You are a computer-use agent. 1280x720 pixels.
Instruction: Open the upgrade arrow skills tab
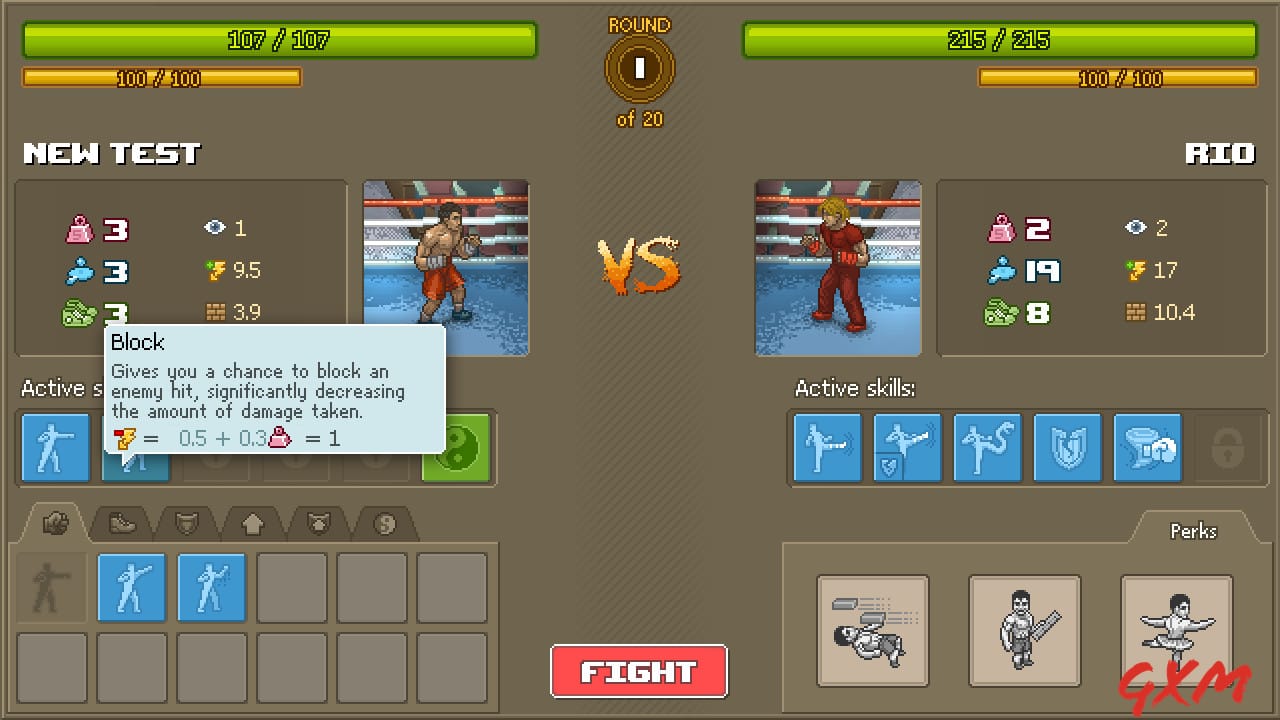click(252, 521)
